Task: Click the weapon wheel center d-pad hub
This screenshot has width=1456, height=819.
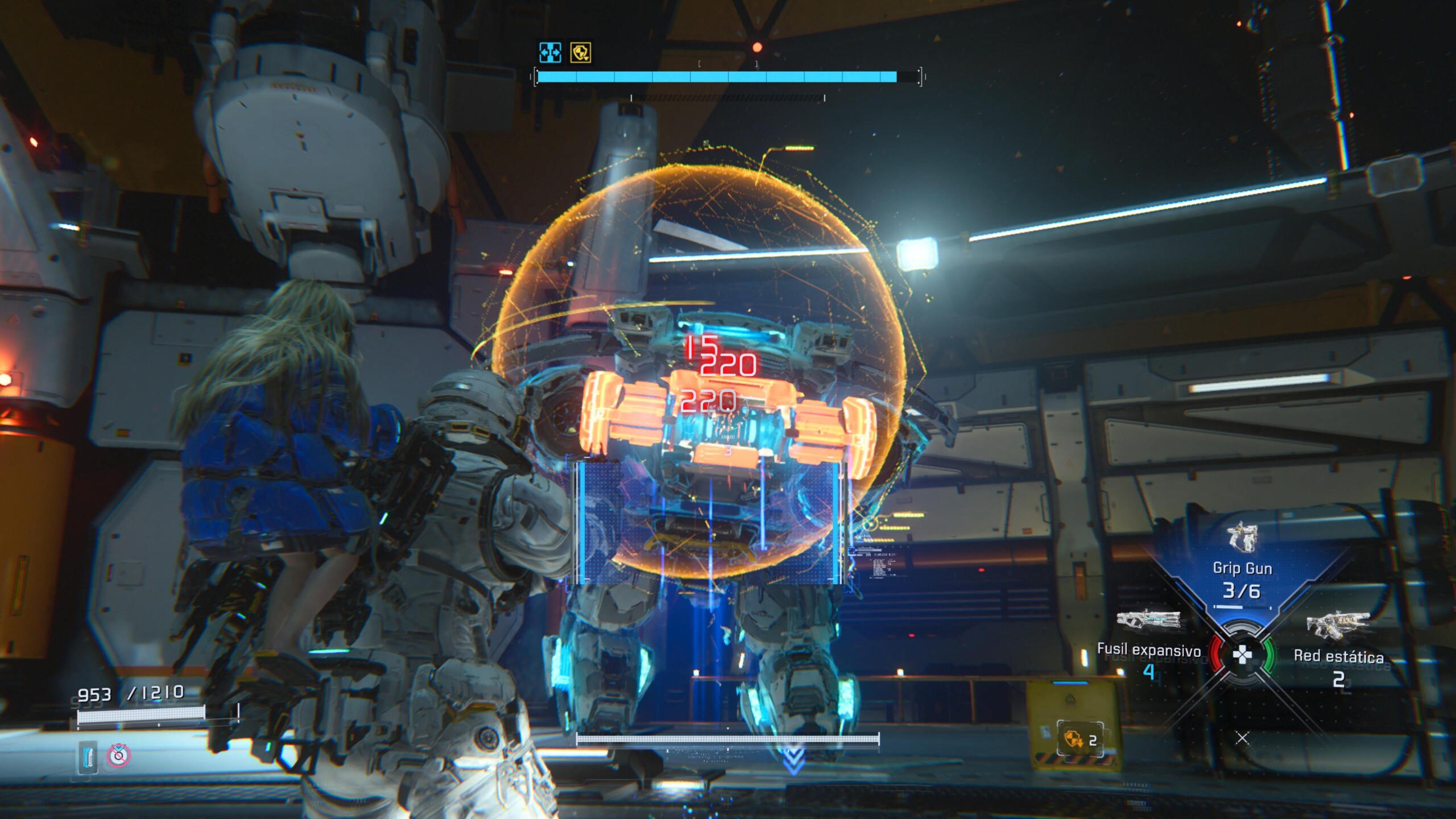Action: tap(1242, 655)
